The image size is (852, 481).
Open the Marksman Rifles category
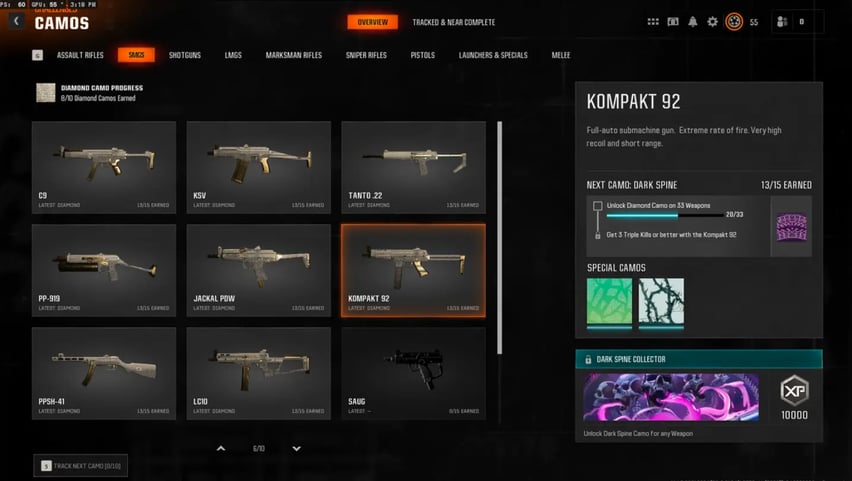[x=294, y=55]
